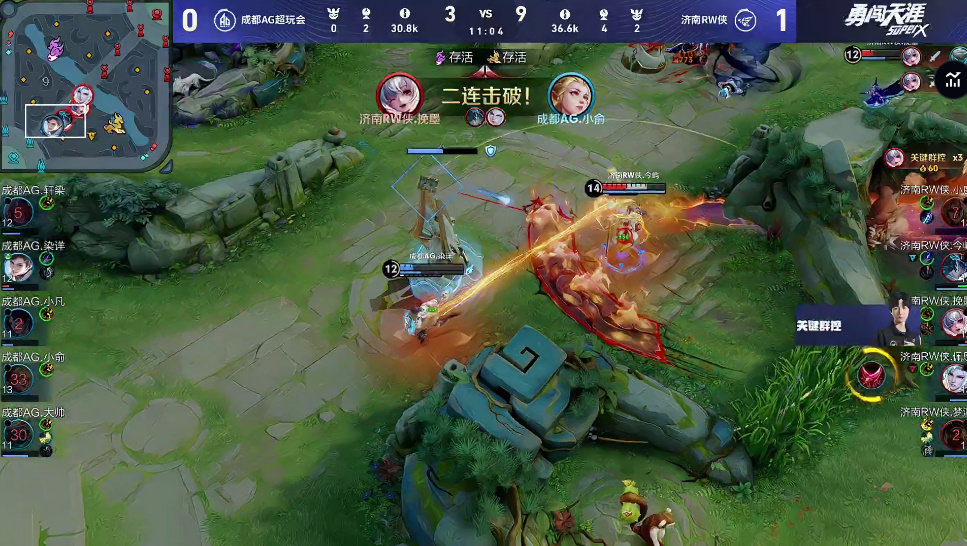Click the 济南RW侠 team logo
Viewport: 967px width, 546px height.
coord(744,19)
